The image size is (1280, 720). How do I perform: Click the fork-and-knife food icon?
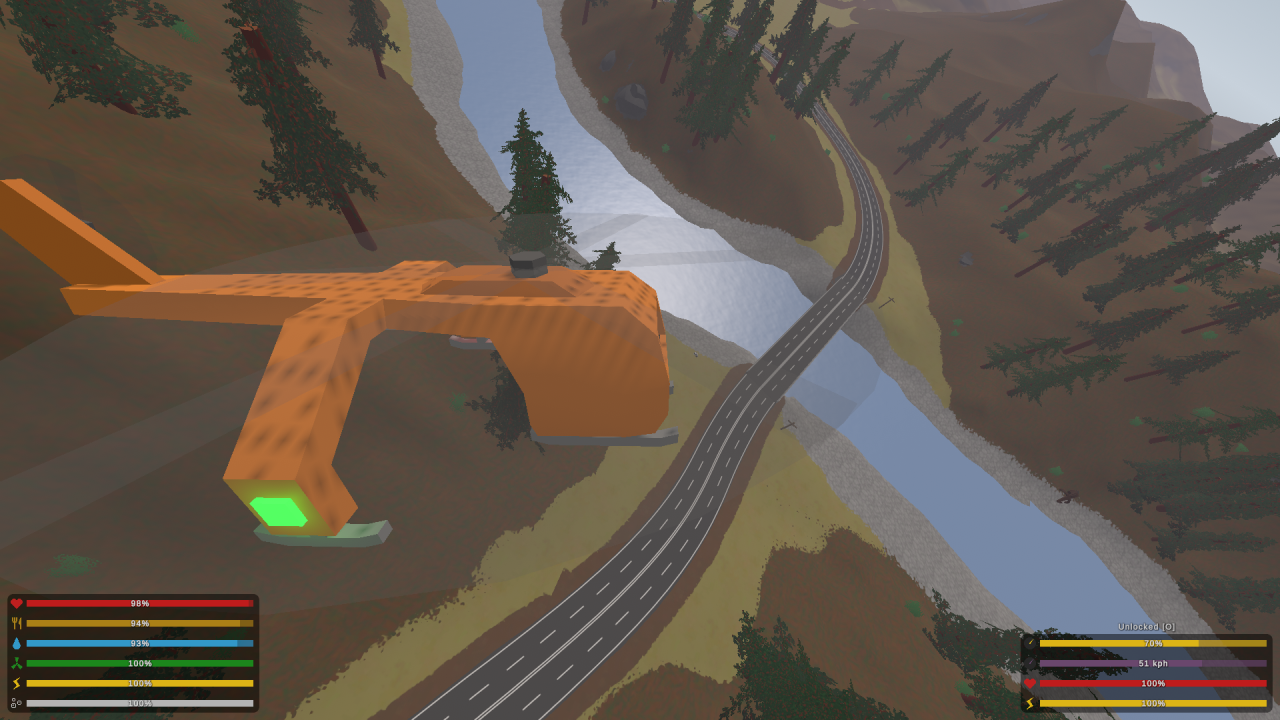click(x=15, y=622)
